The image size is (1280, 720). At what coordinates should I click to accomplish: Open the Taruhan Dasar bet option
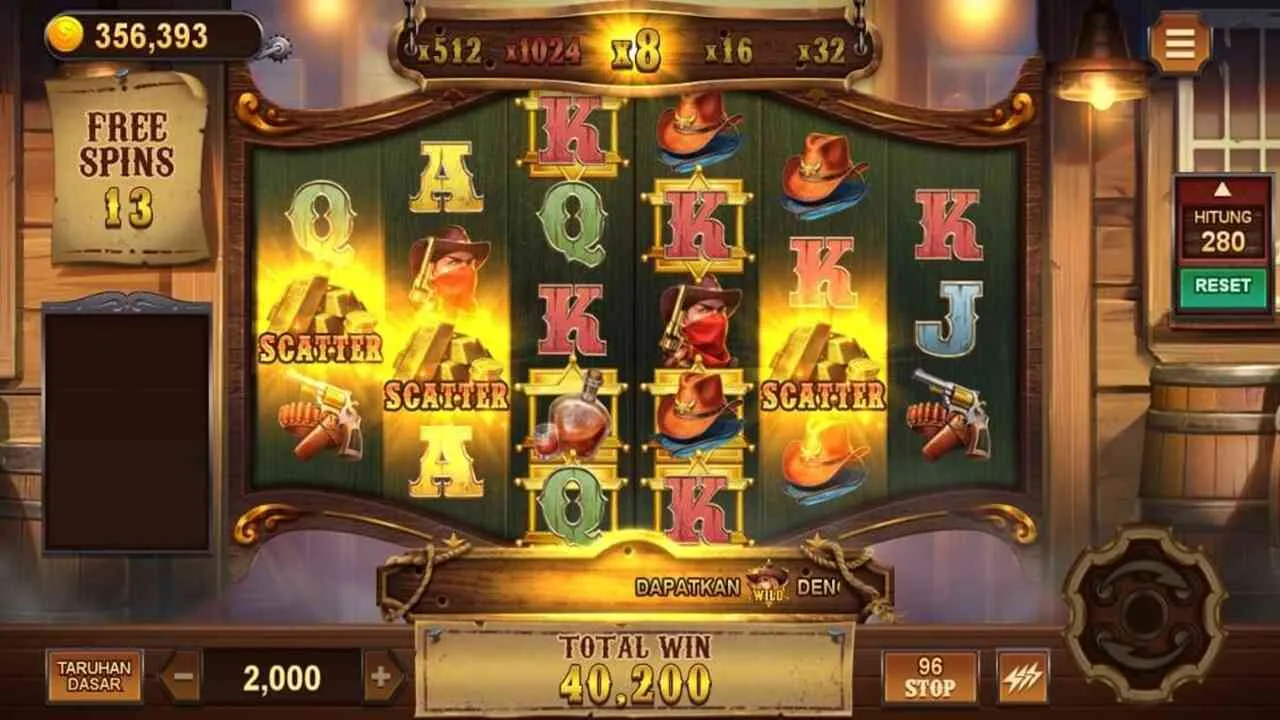94,677
